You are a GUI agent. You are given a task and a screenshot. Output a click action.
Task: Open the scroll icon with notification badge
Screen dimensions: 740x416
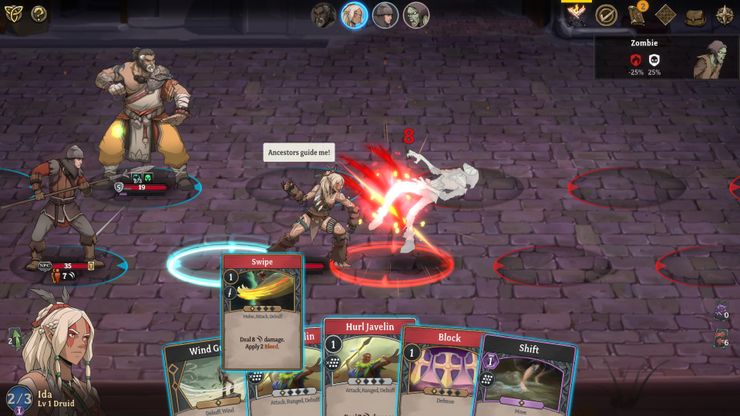[636, 14]
